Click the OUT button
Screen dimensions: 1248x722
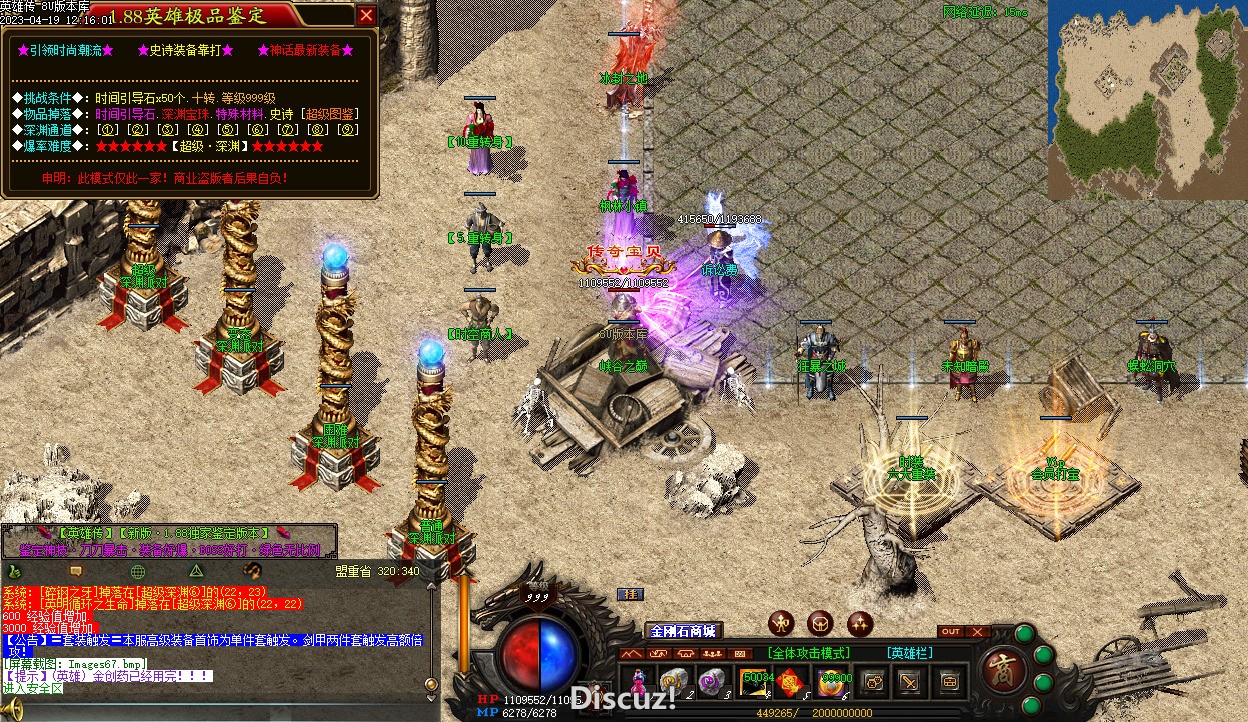coord(951,632)
